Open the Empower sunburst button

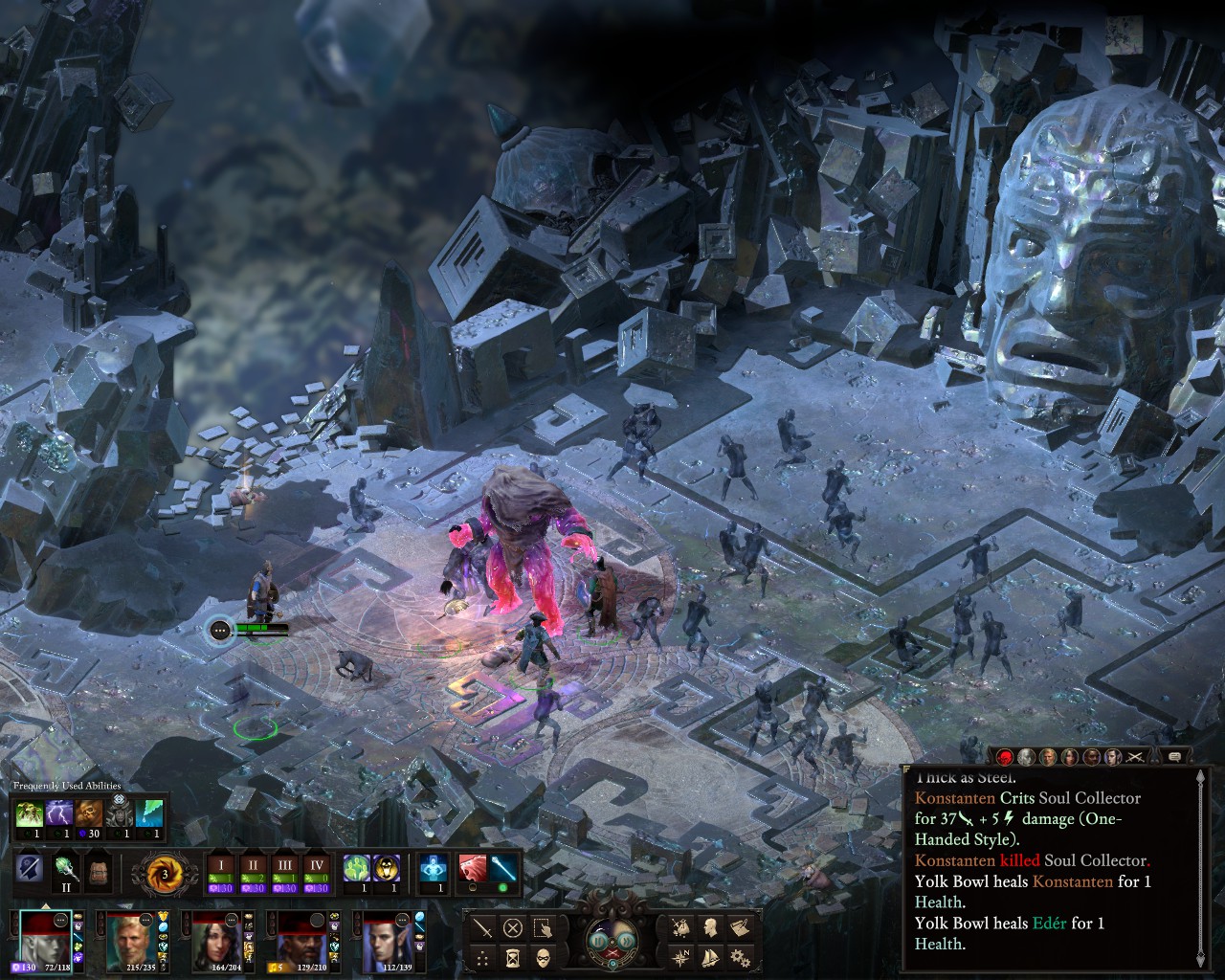point(165,872)
